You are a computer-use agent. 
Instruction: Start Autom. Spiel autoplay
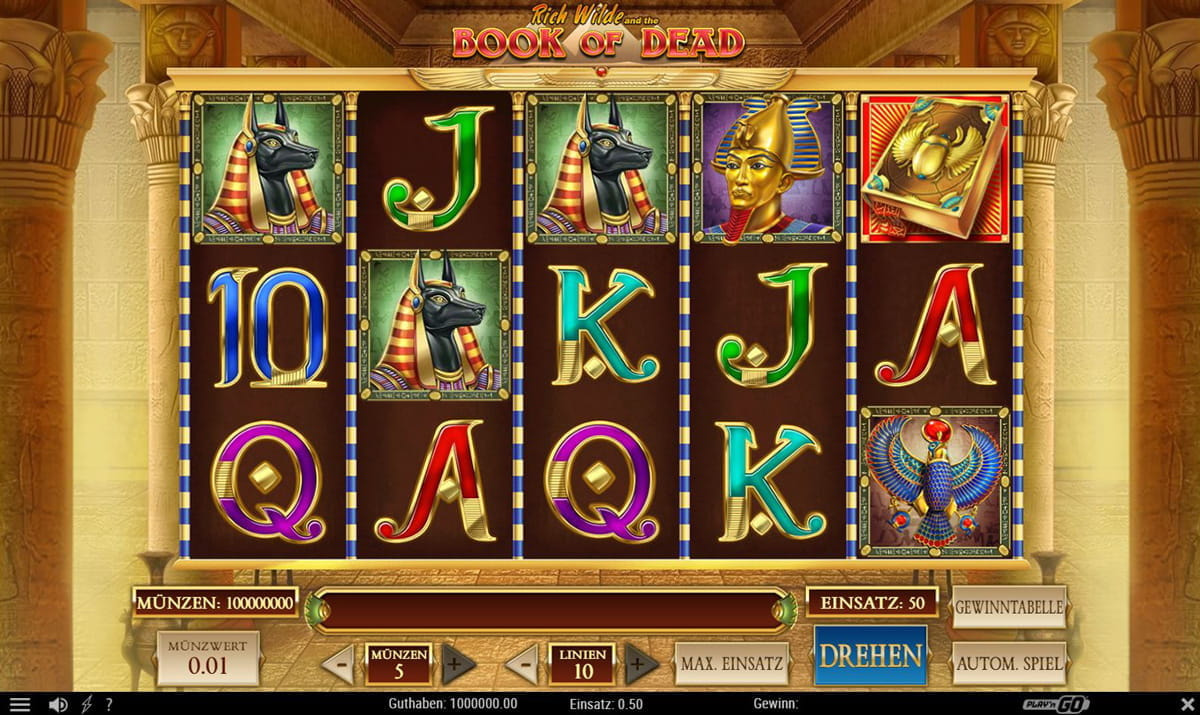pos(1009,662)
